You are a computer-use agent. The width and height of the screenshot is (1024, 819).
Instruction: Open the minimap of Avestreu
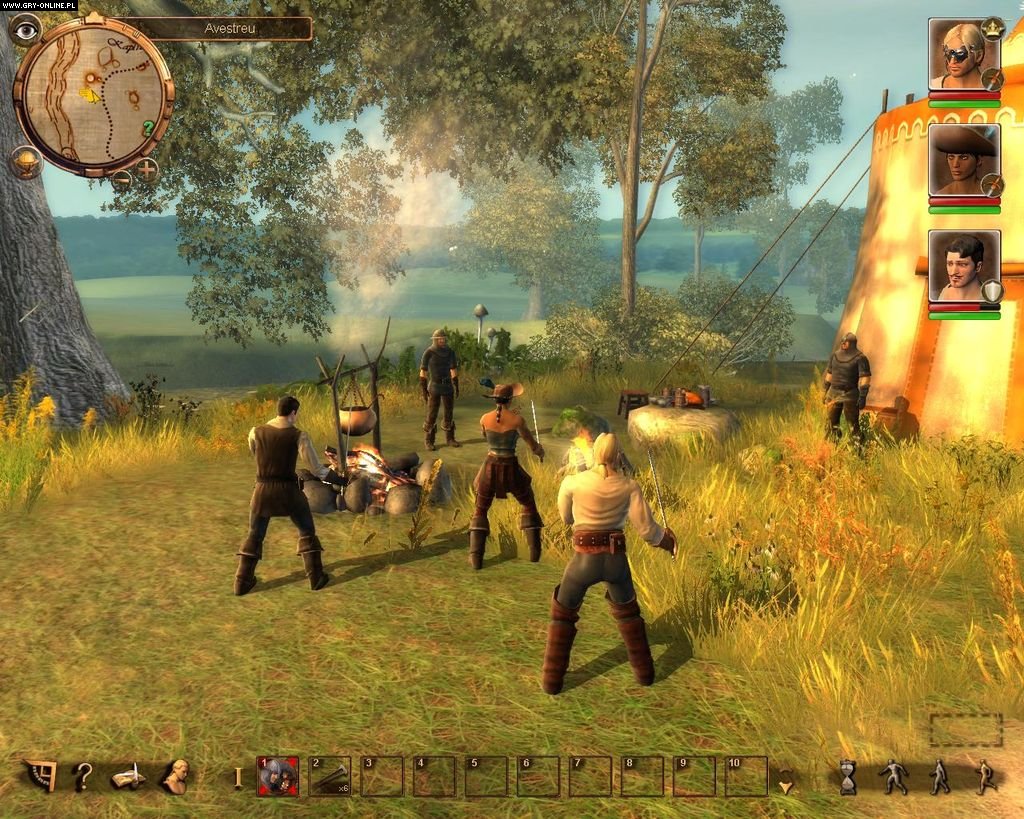point(94,93)
